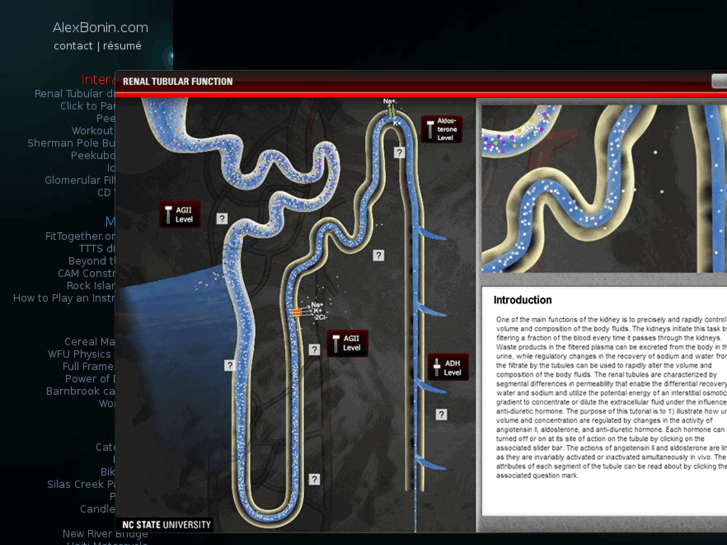727x545 pixels.
Task: Toggle the AGII Level slider beside Na+ K+ 2Cl-
Action: [x=335, y=343]
